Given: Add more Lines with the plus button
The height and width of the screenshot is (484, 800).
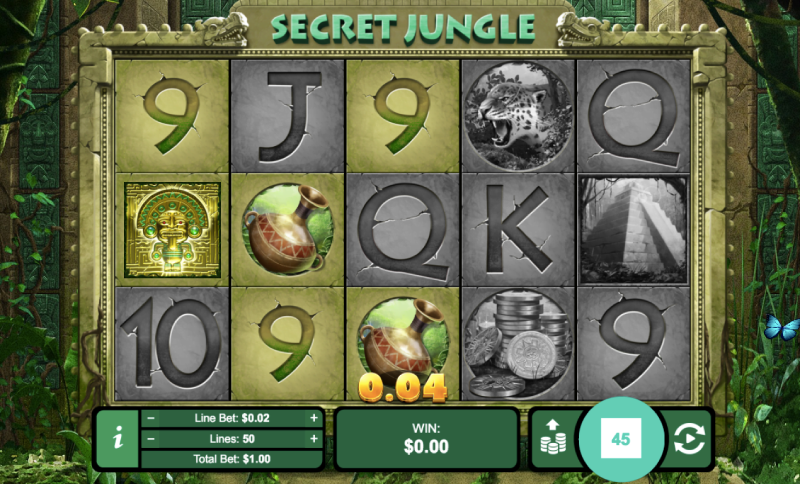Looking at the screenshot, I should coord(314,438).
